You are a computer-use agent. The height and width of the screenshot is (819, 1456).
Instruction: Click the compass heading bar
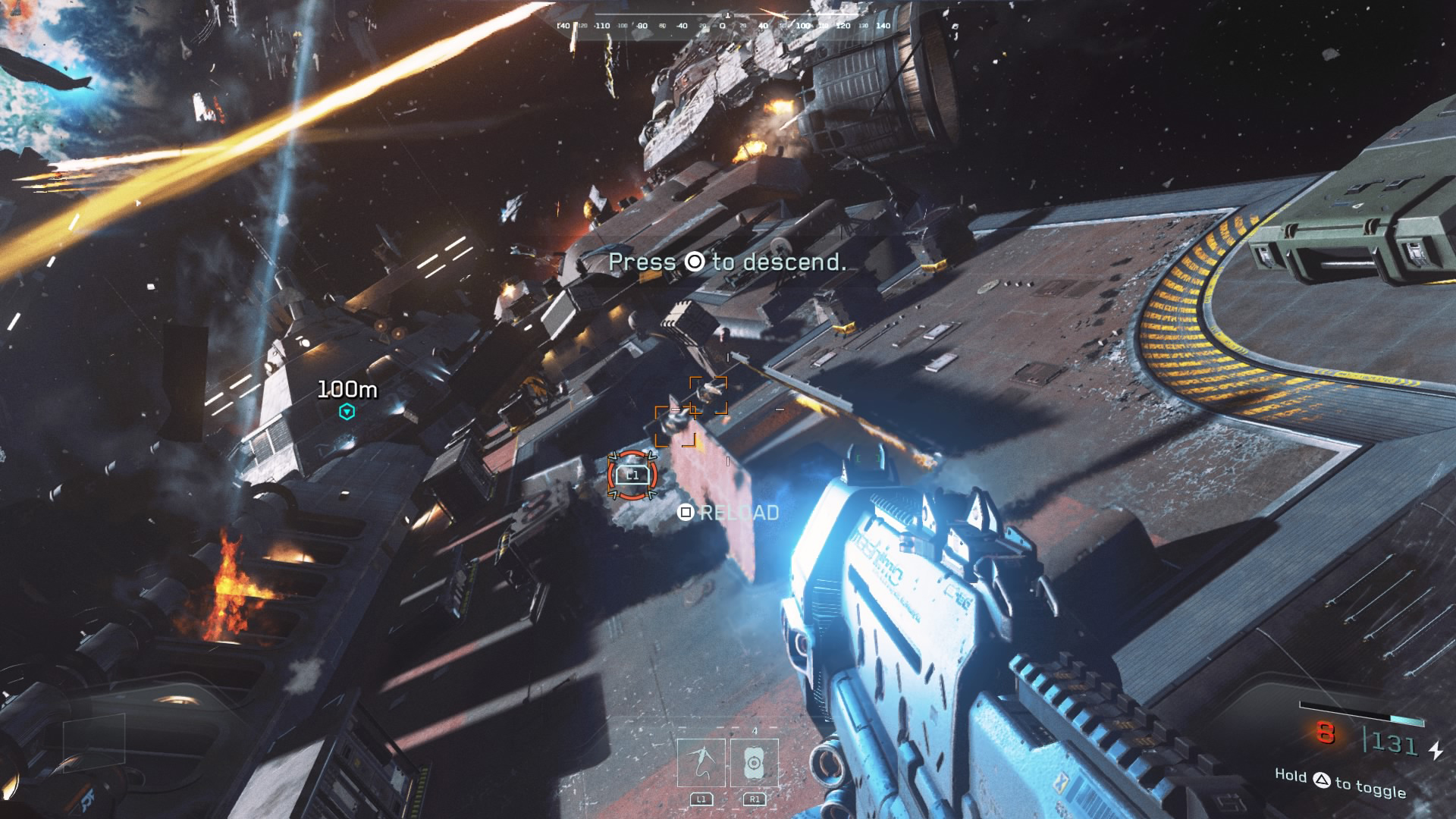723,24
